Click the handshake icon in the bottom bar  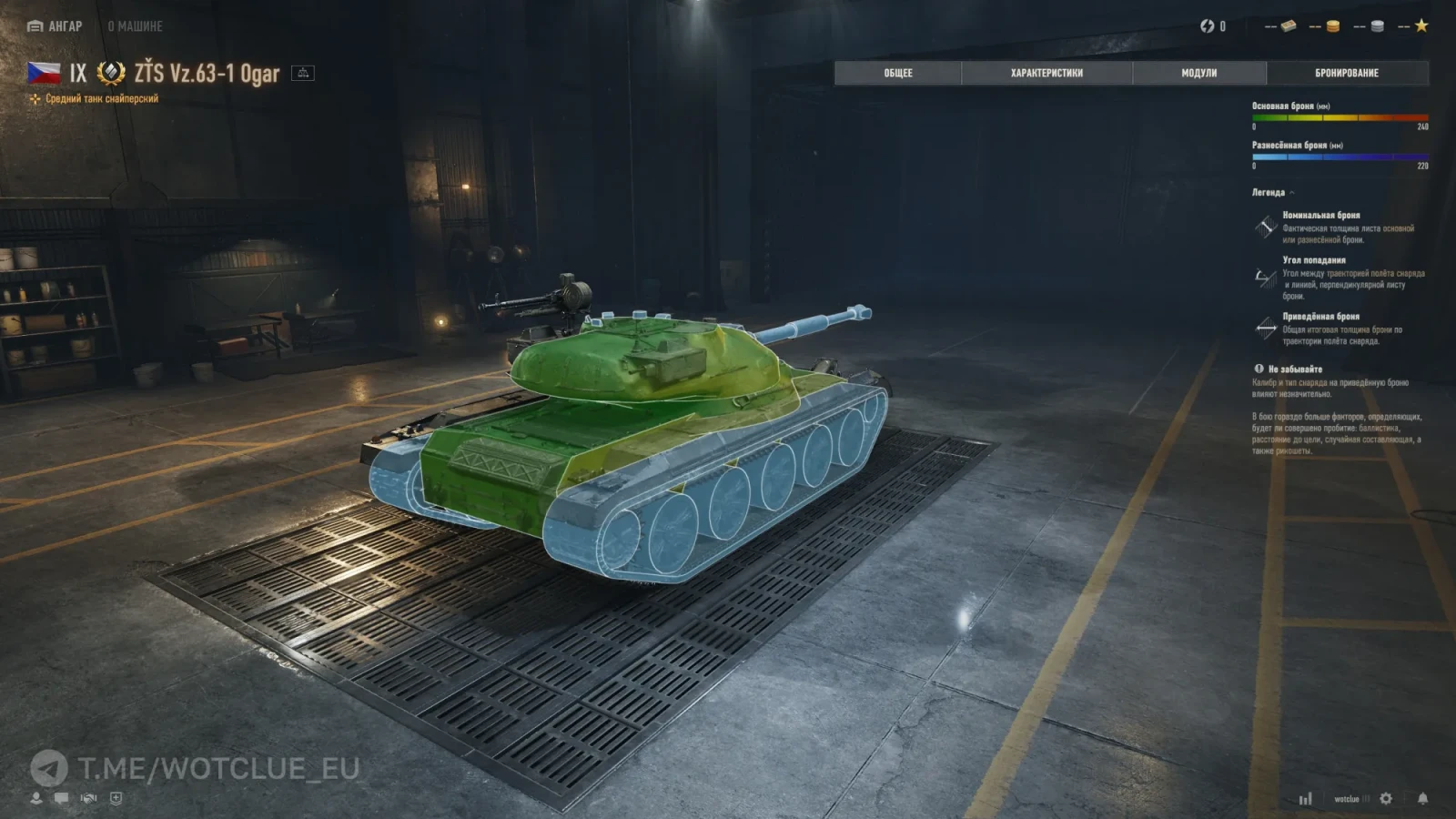click(x=88, y=798)
